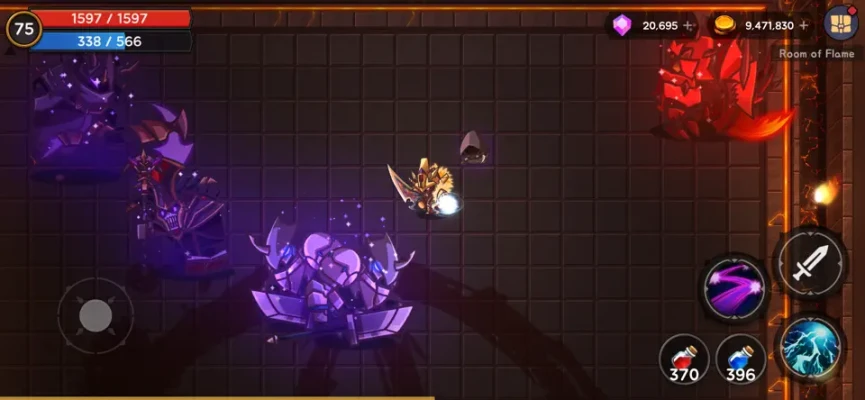This screenshot has height=400, width=865.
Task: Use the red health potion
Action: [684, 359]
